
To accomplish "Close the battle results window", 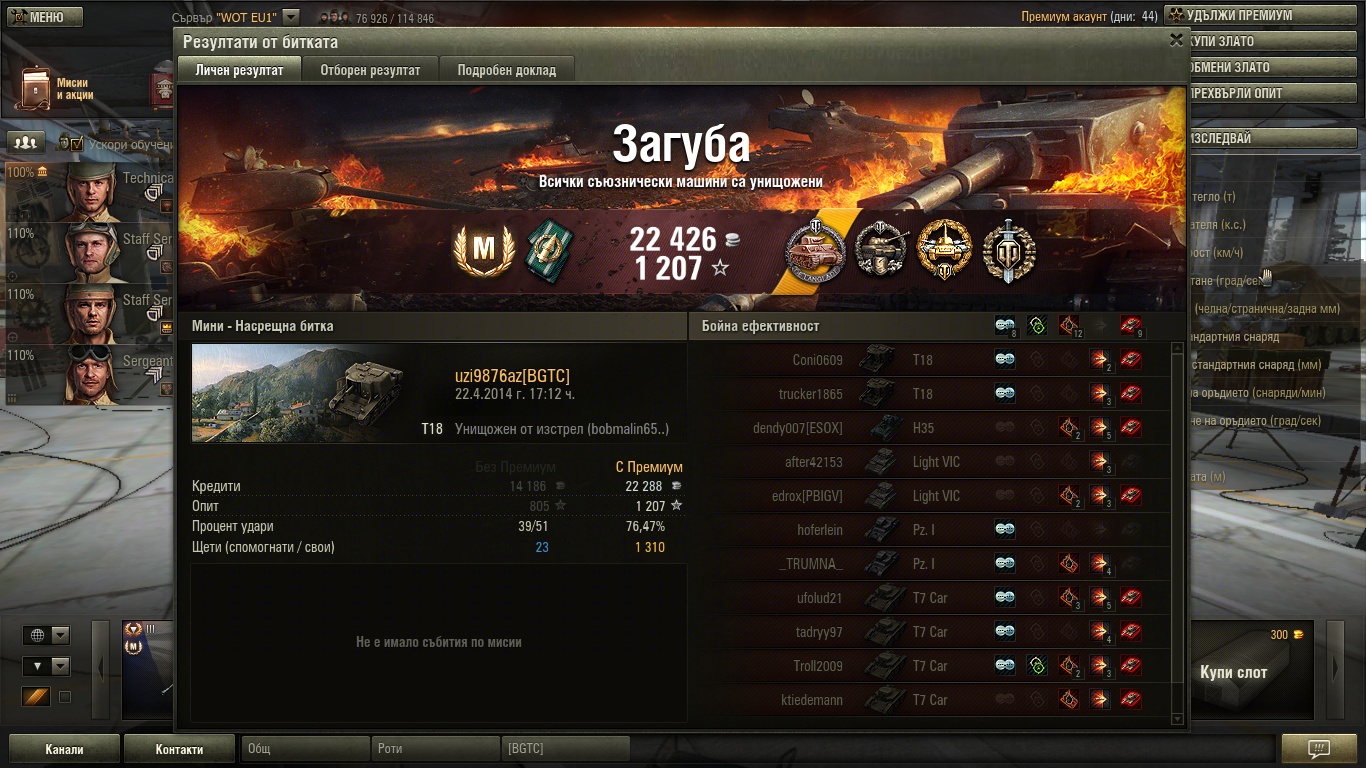I will click(1176, 40).
